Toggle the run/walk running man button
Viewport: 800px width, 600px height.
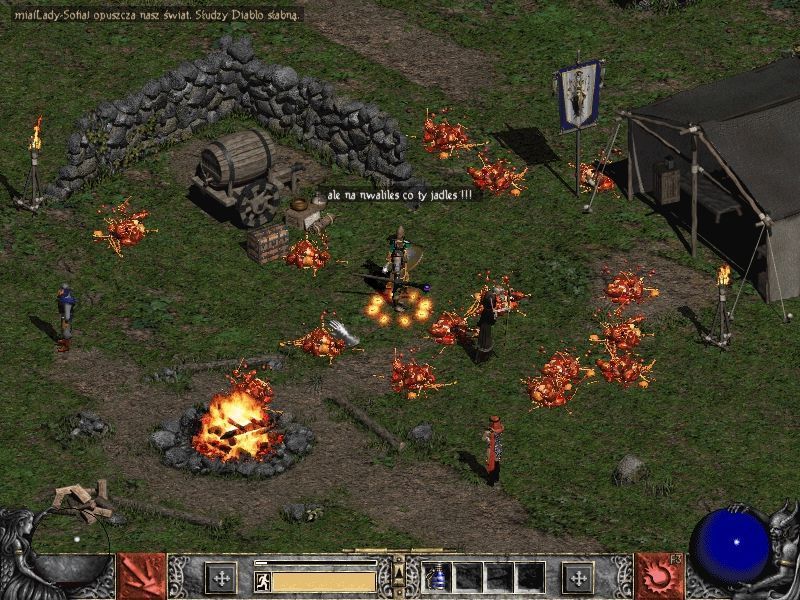[262, 580]
